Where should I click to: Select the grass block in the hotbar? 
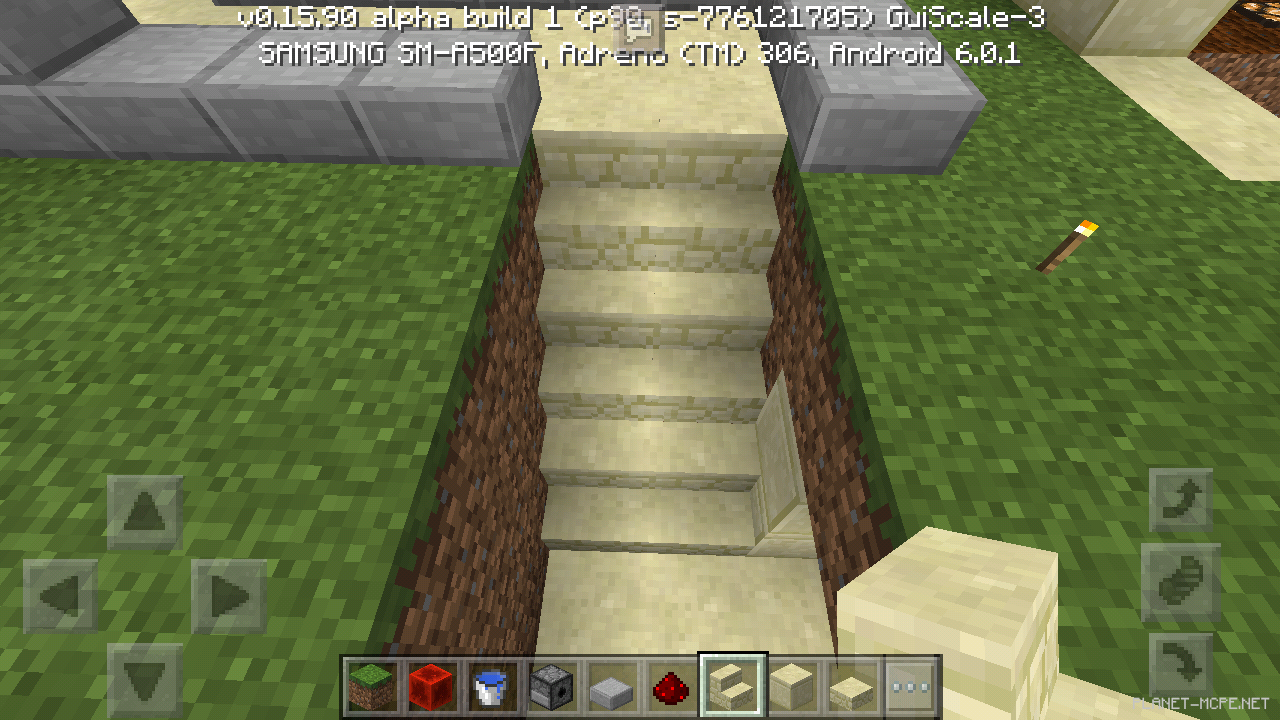372,685
